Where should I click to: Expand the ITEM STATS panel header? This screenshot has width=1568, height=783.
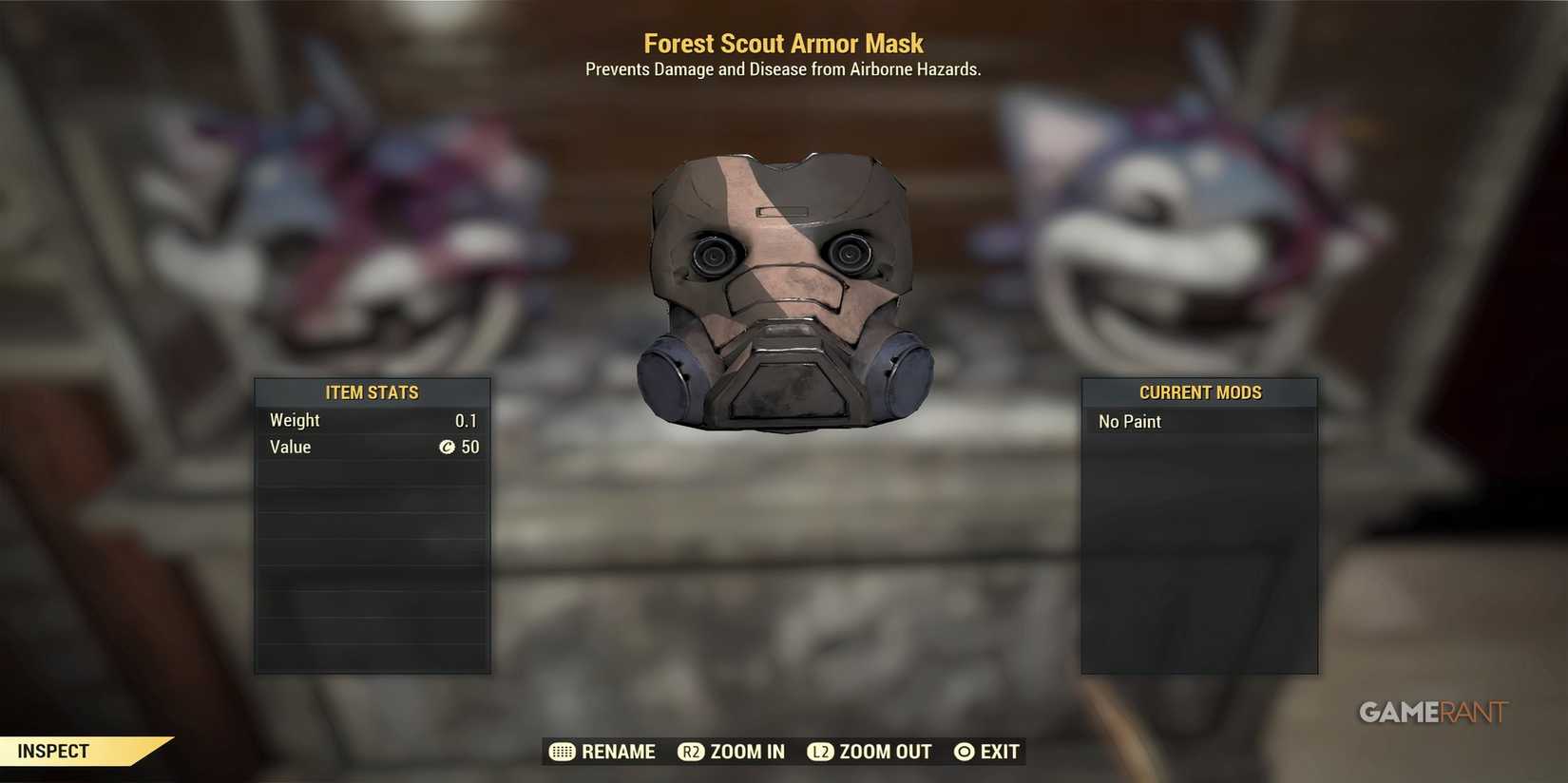coord(372,391)
